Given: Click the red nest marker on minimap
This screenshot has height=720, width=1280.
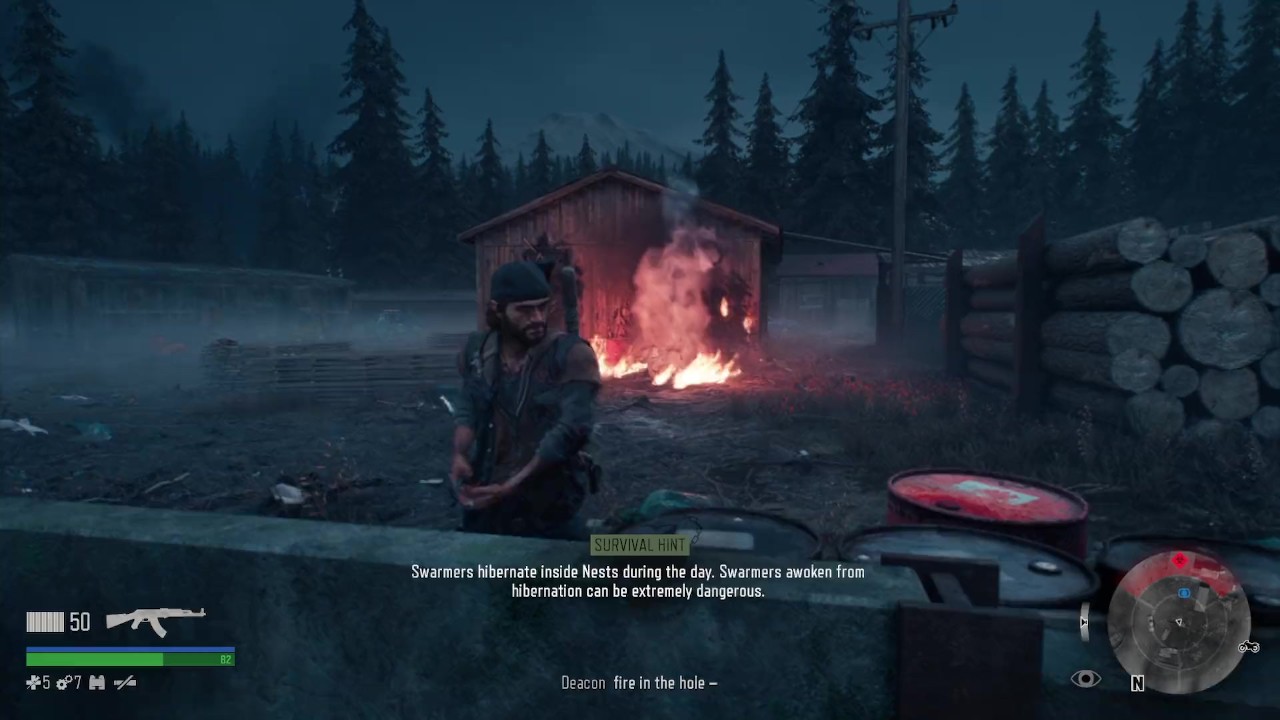Looking at the screenshot, I should click(x=1180, y=561).
